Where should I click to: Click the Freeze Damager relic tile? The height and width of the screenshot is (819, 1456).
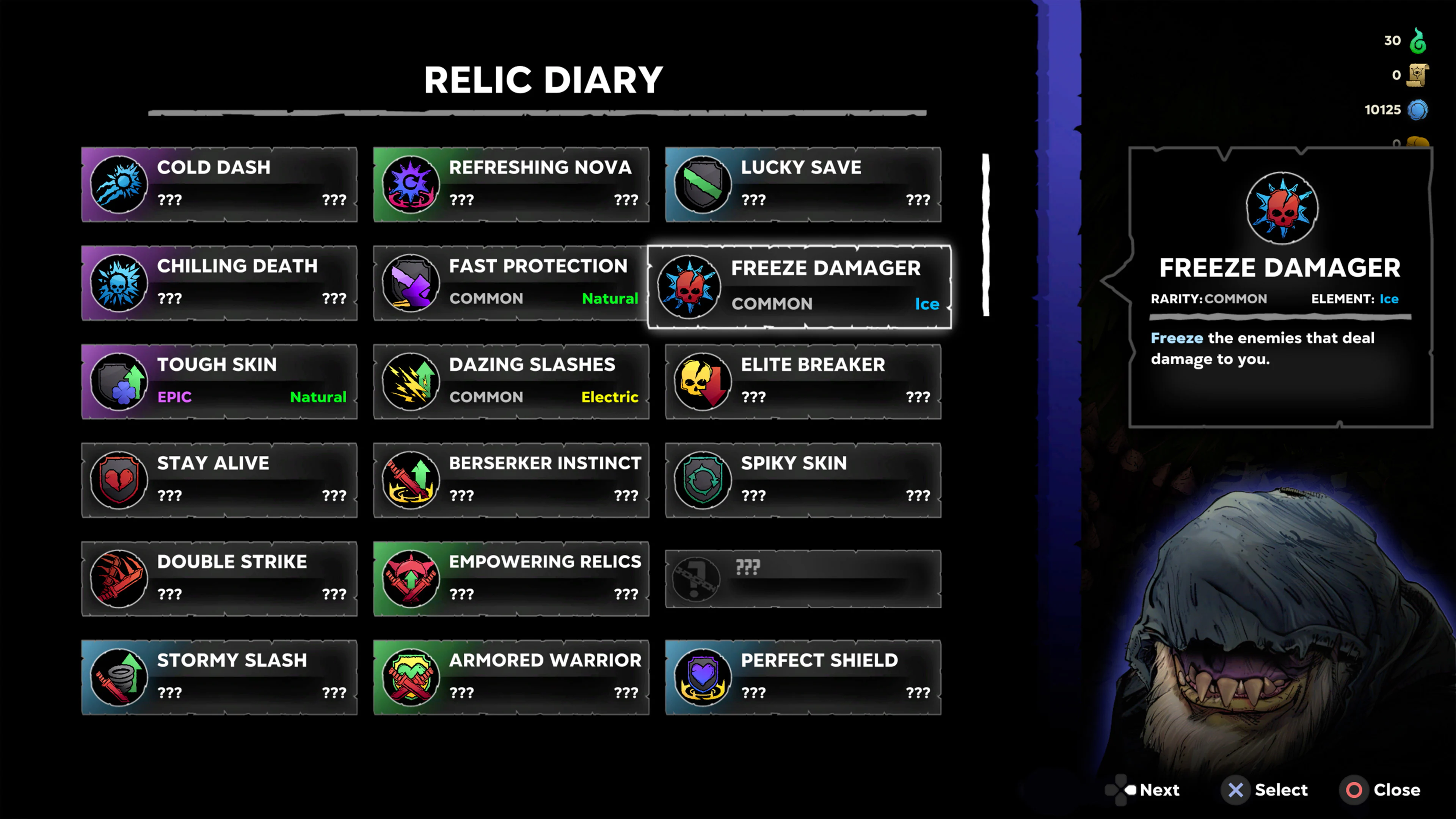click(799, 287)
